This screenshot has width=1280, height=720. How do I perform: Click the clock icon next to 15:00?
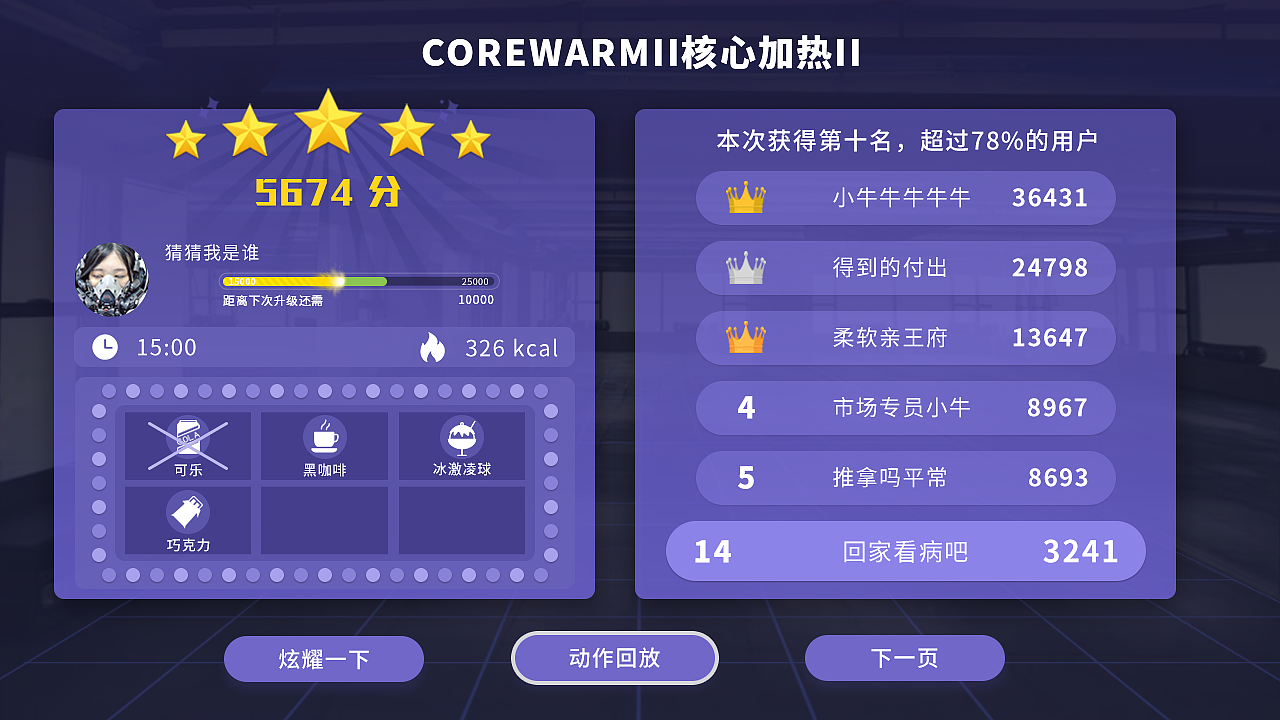103,347
